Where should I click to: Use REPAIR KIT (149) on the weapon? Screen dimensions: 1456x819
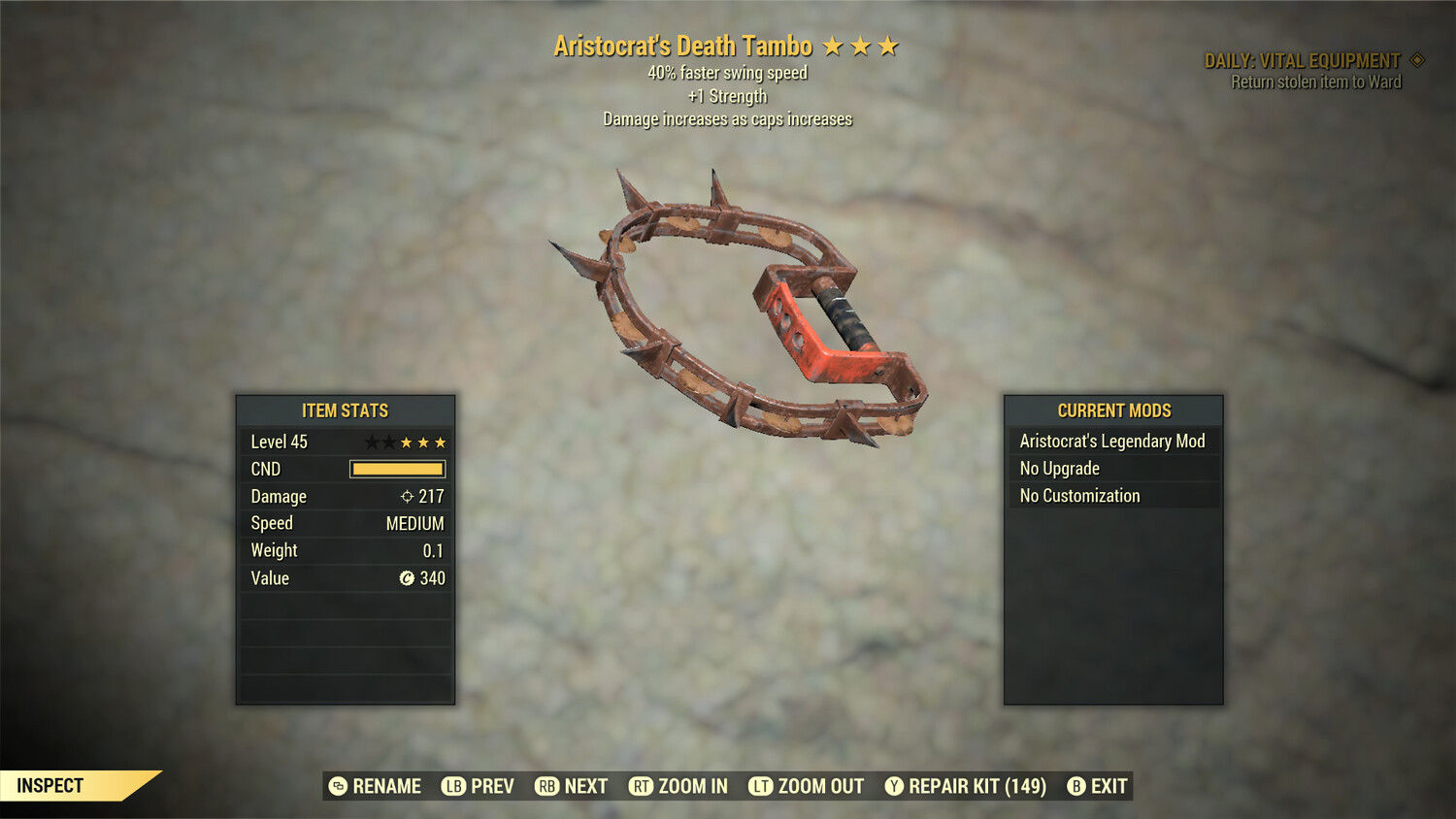tap(966, 786)
